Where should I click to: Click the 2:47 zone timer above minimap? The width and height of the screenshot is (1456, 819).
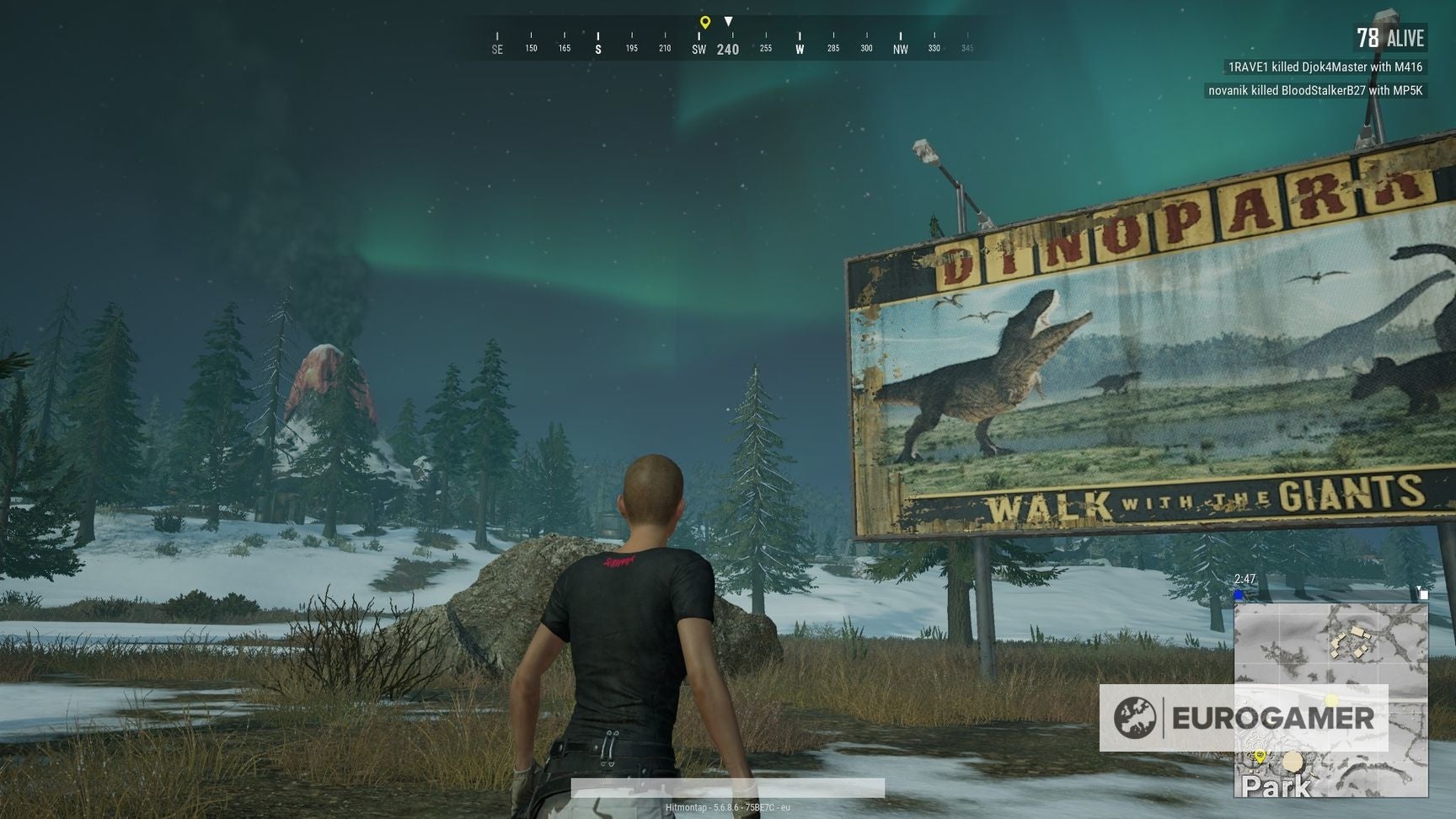pyautogui.click(x=1245, y=576)
